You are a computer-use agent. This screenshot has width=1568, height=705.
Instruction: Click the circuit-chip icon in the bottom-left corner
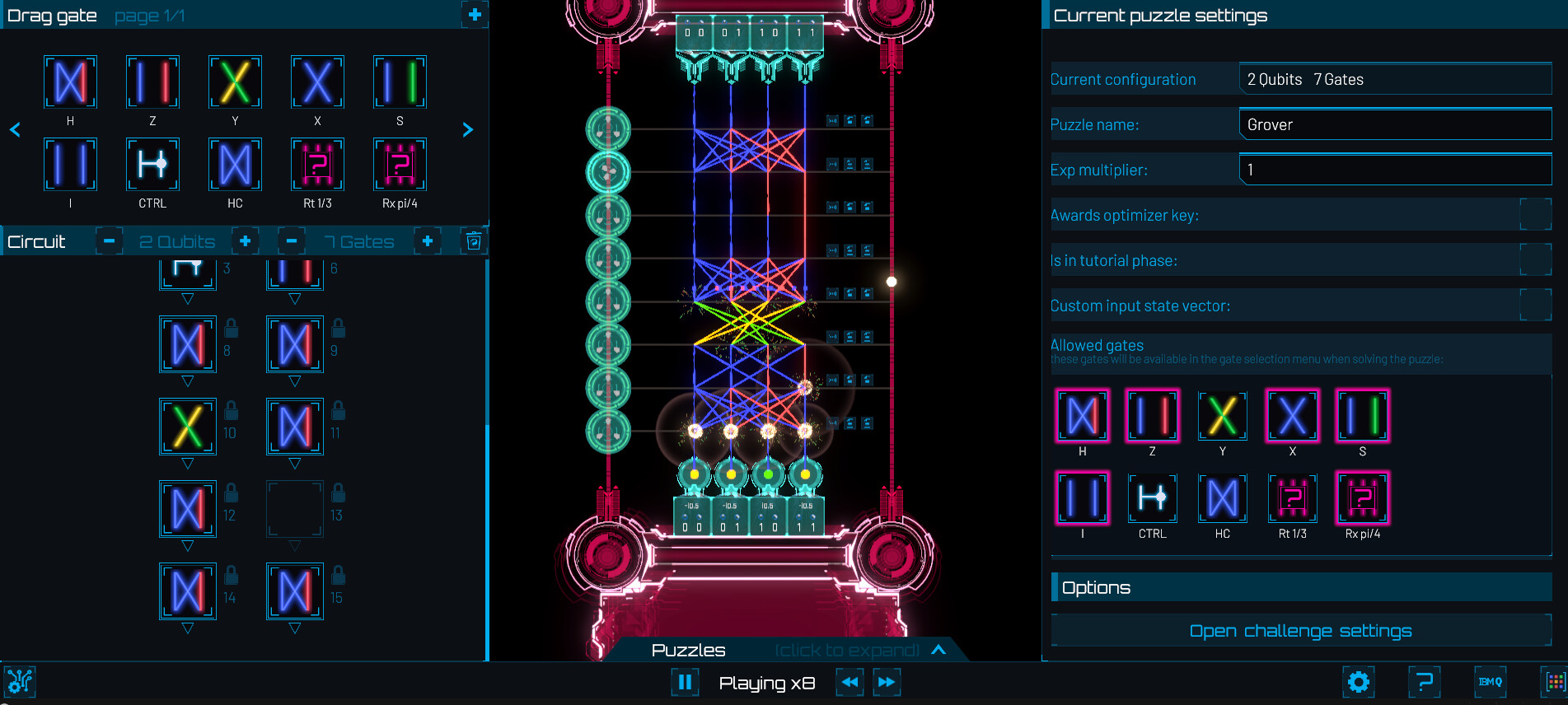coord(18,682)
